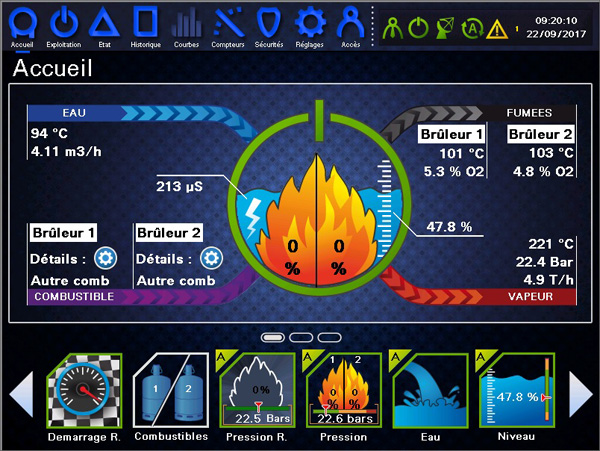This screenshot has height=451, width=600.
Task: Click the yellow warning triangle alert icon
Action: (497, 29)
